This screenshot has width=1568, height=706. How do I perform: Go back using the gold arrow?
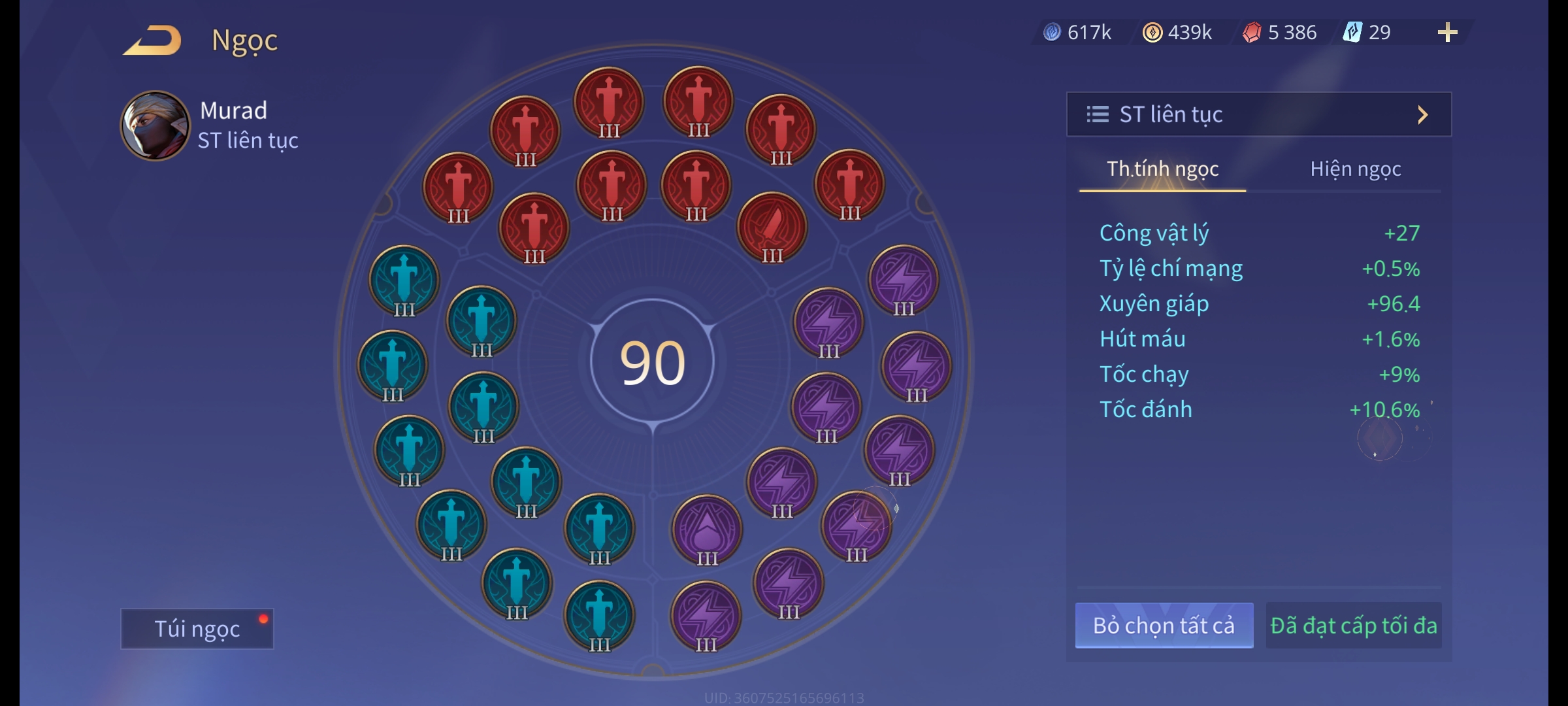(x=153, y=40)
